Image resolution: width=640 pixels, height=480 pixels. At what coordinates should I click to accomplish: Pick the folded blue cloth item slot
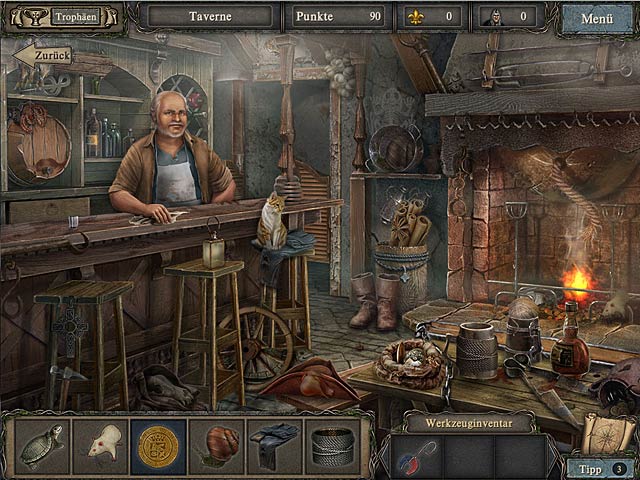click(275, 446)
